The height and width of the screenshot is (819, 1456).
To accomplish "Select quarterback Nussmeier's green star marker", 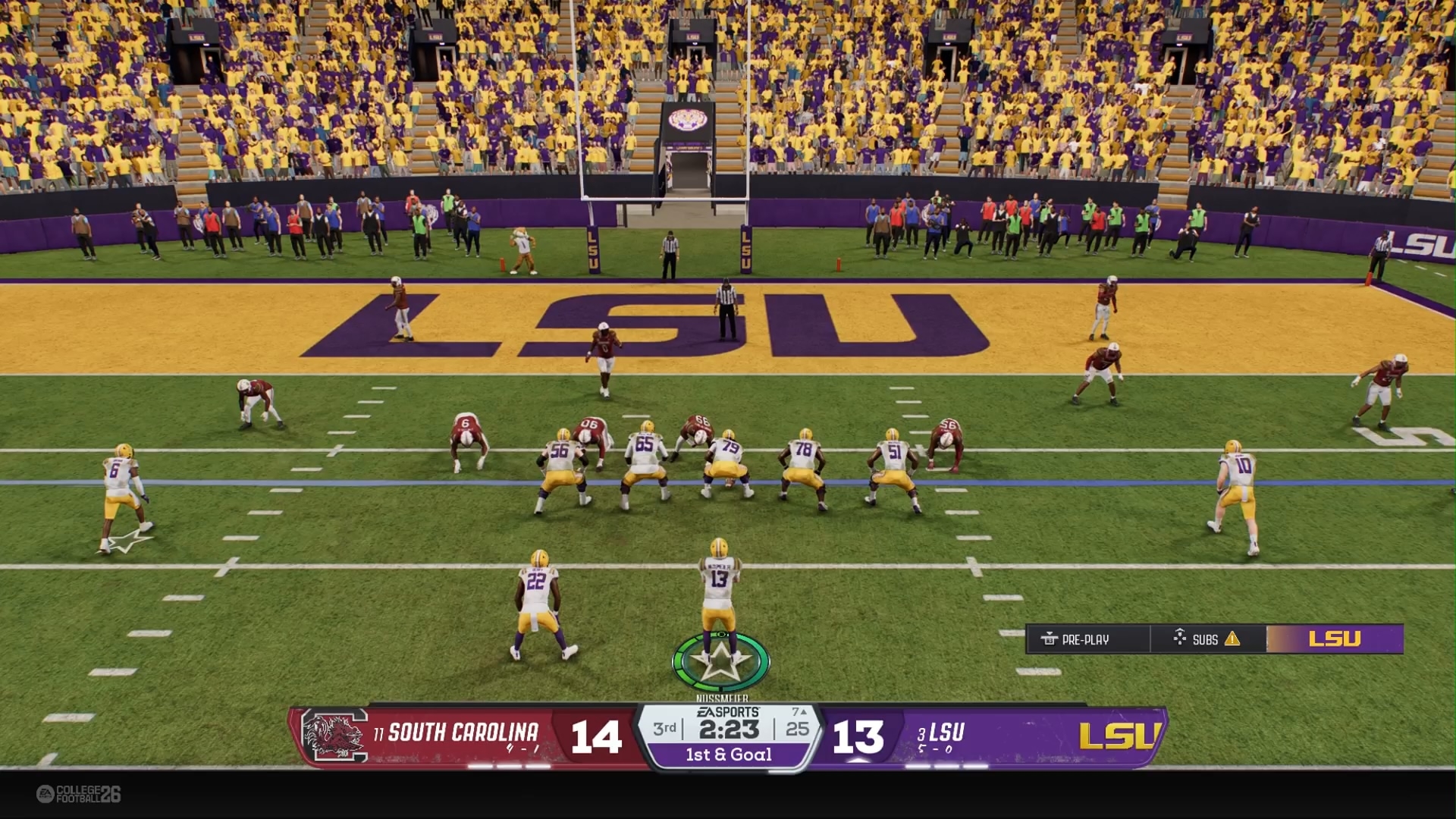I will click(x=720, y=662).
